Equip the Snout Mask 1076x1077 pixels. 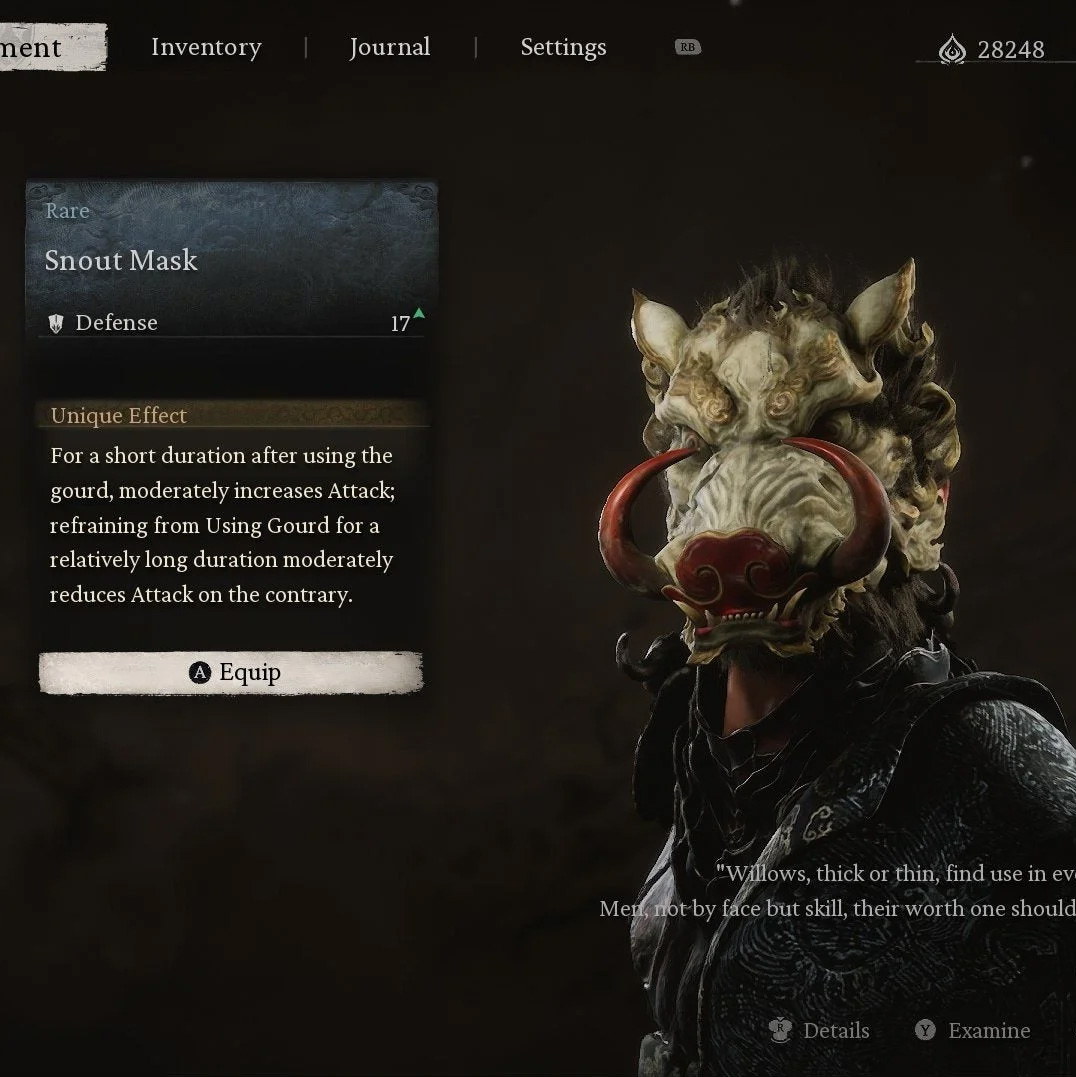[231, 673]
